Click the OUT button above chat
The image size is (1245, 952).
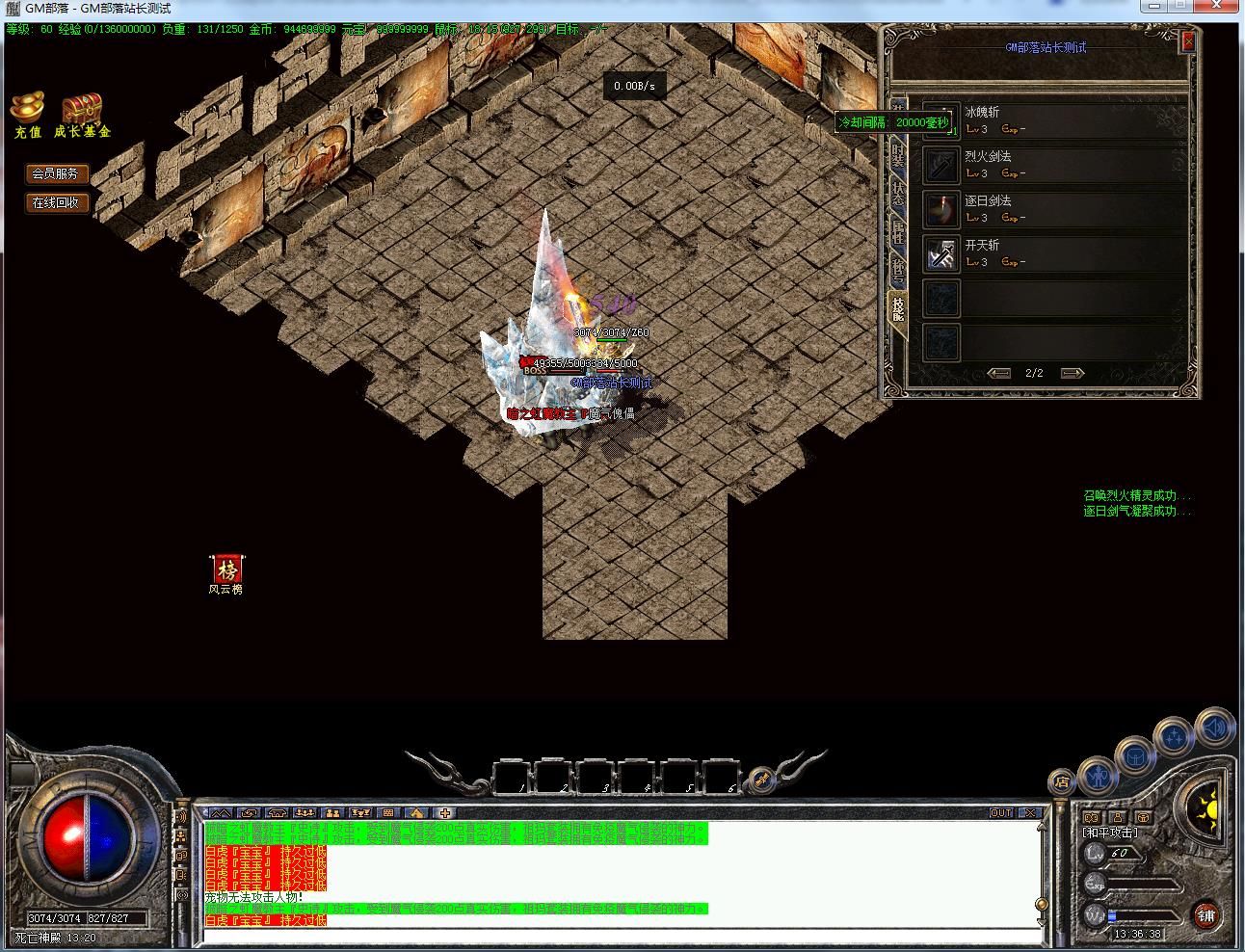pos(1001,813)
